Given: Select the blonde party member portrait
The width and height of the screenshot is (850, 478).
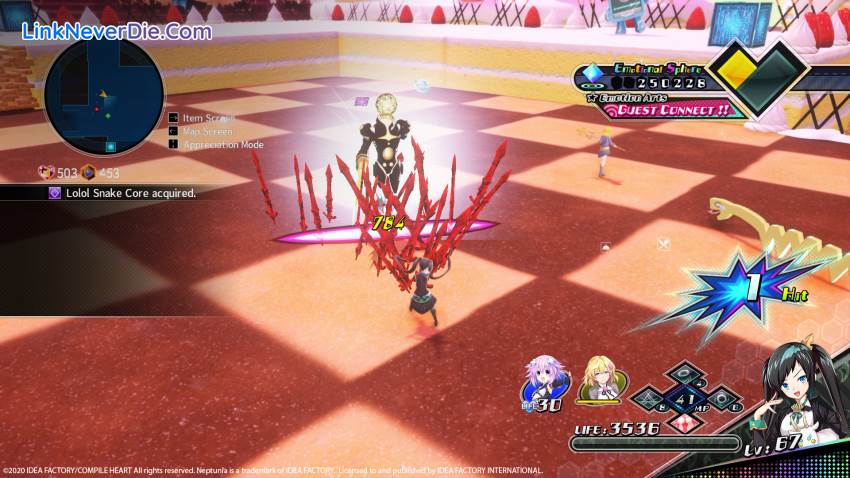Looking at the screenshot, I should [x=600, y=382].
